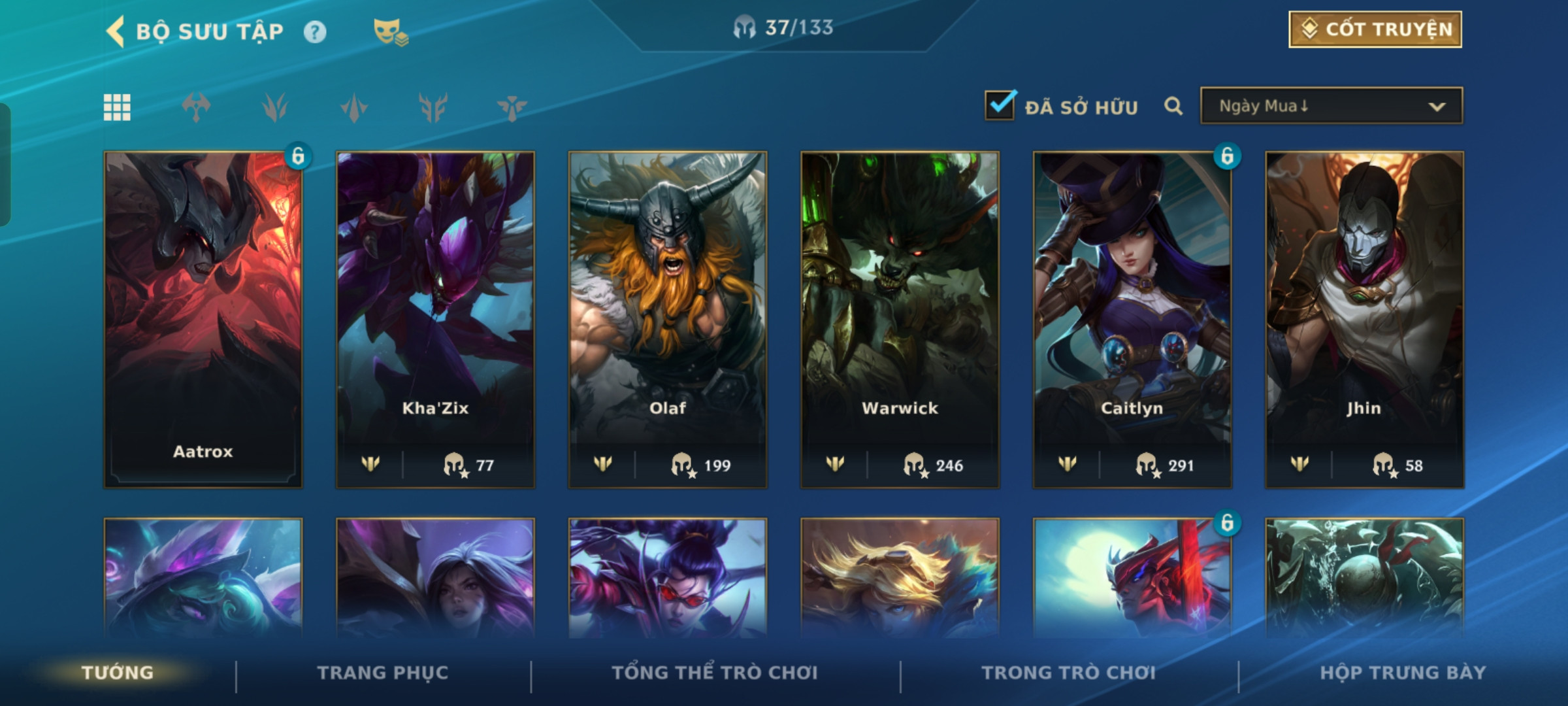The image size is (1568, 706).
Task: Expand the Ngày Mua sort dropdown
Action: click(1331, 106)
